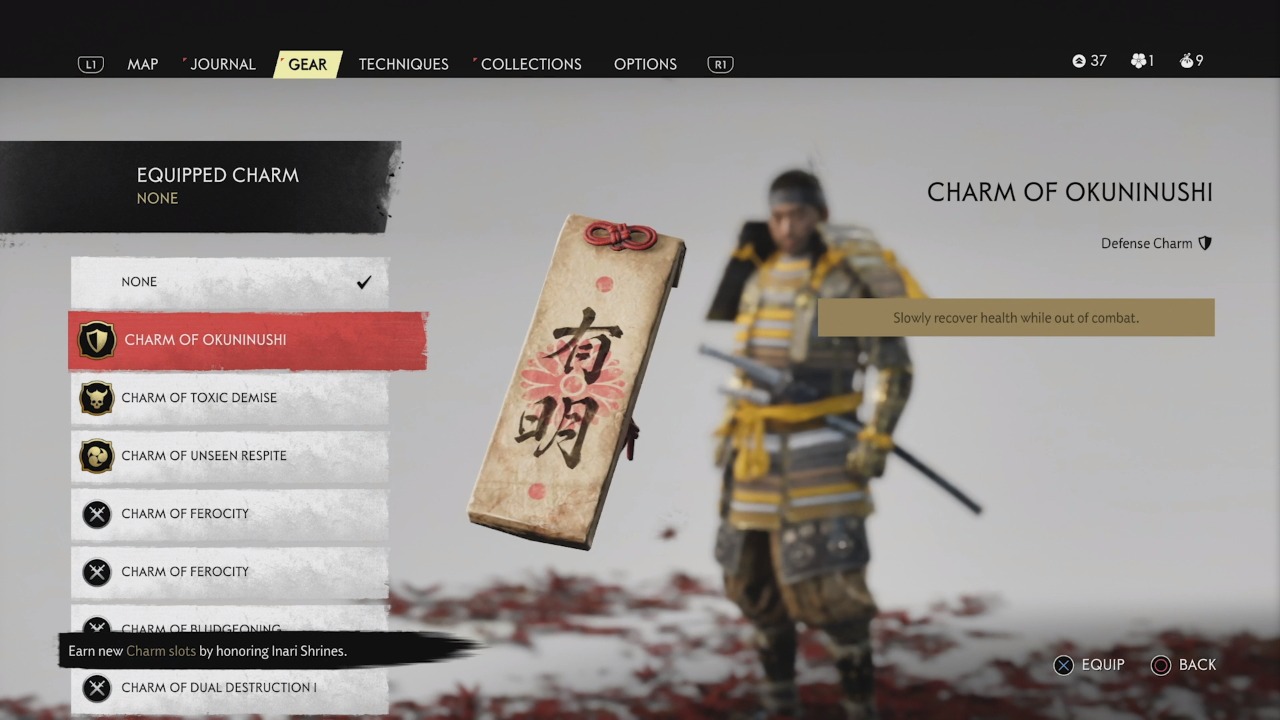Click the crossed-swords icon on Charm of Dual Destruction I
Screen dimensions: 1280x720
point(97,687)
